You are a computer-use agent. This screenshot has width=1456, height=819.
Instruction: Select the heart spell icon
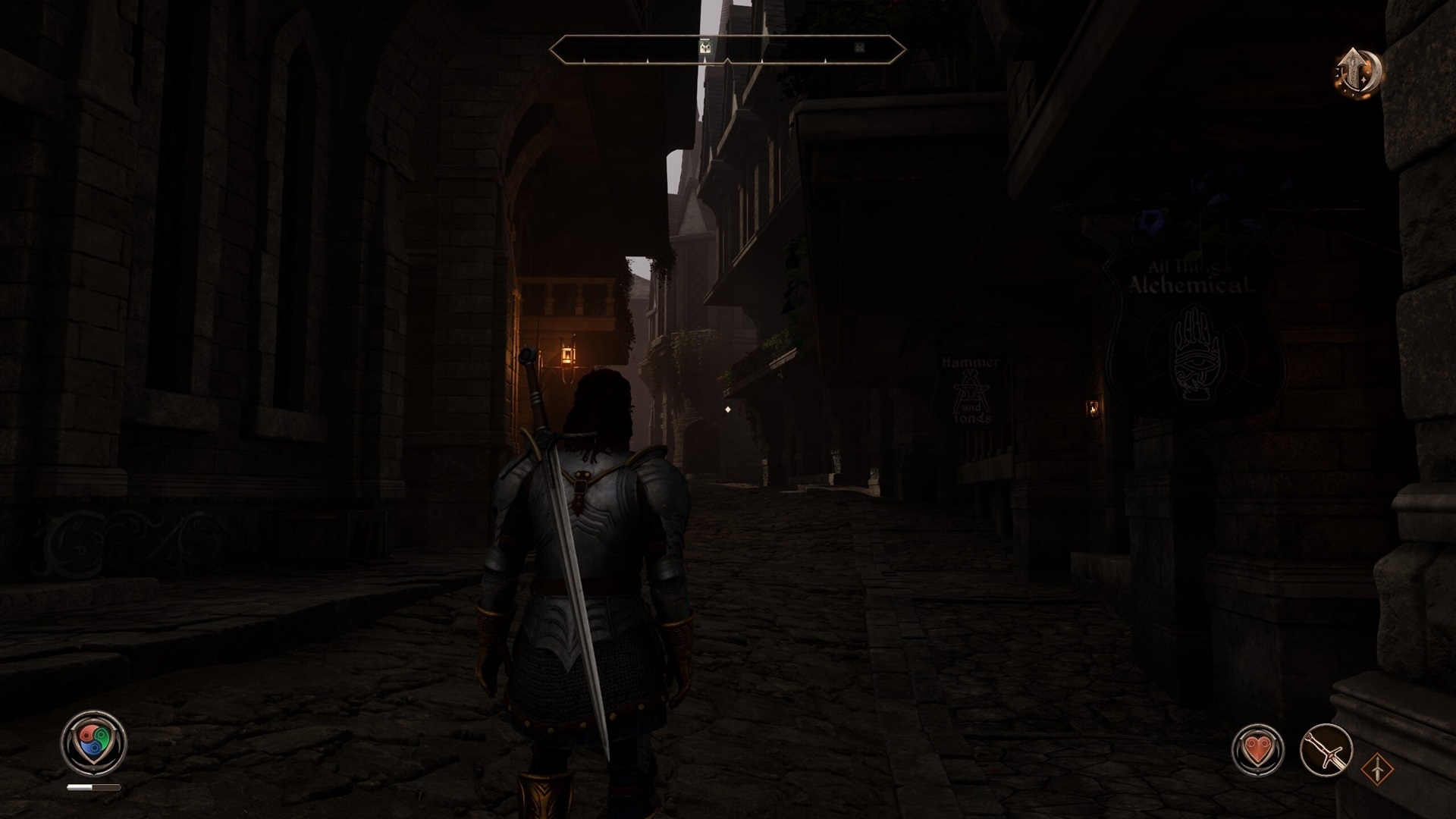[x=1257, y=750]
